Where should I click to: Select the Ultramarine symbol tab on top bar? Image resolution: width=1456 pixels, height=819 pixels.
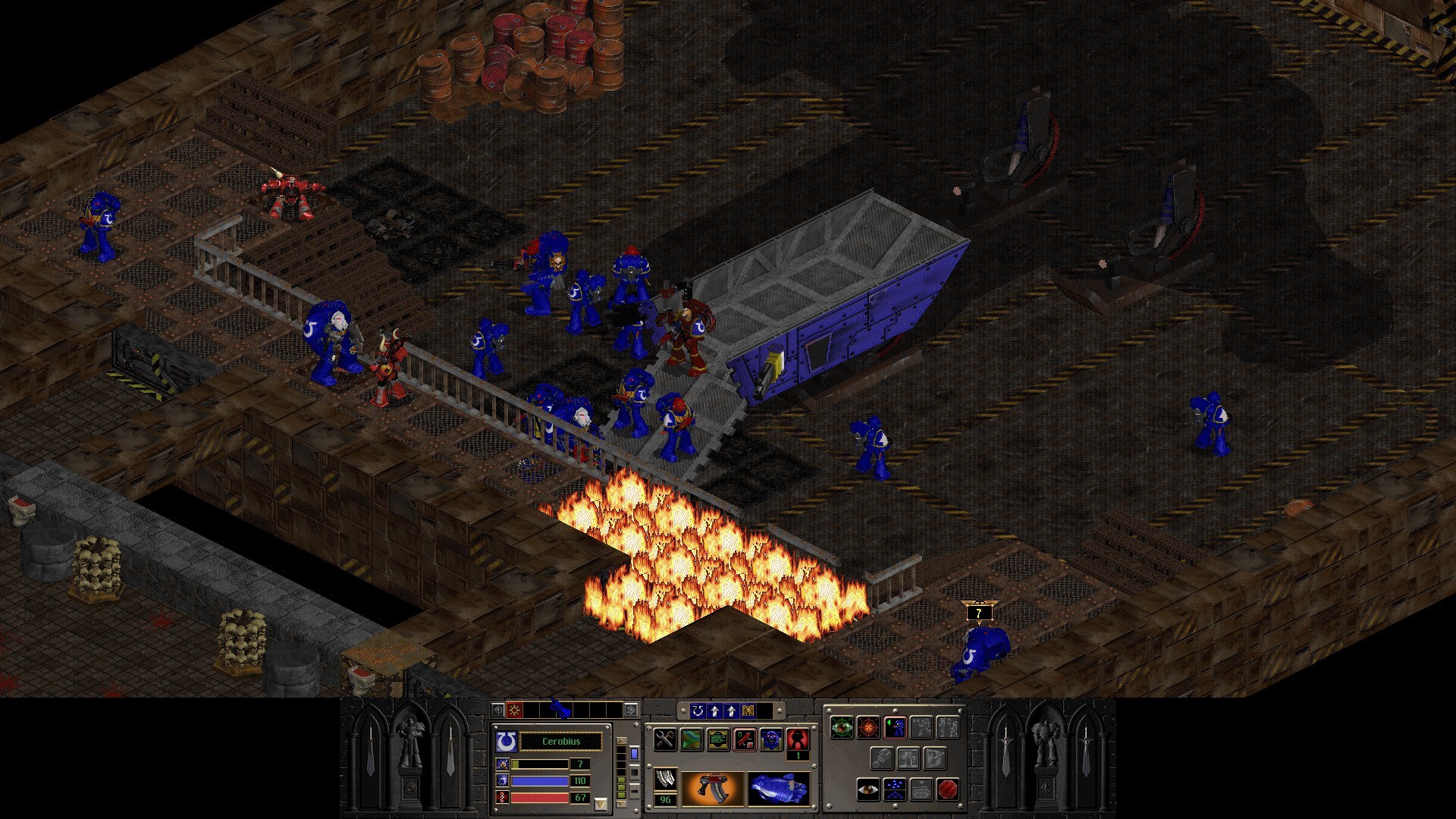pos(698,711)
